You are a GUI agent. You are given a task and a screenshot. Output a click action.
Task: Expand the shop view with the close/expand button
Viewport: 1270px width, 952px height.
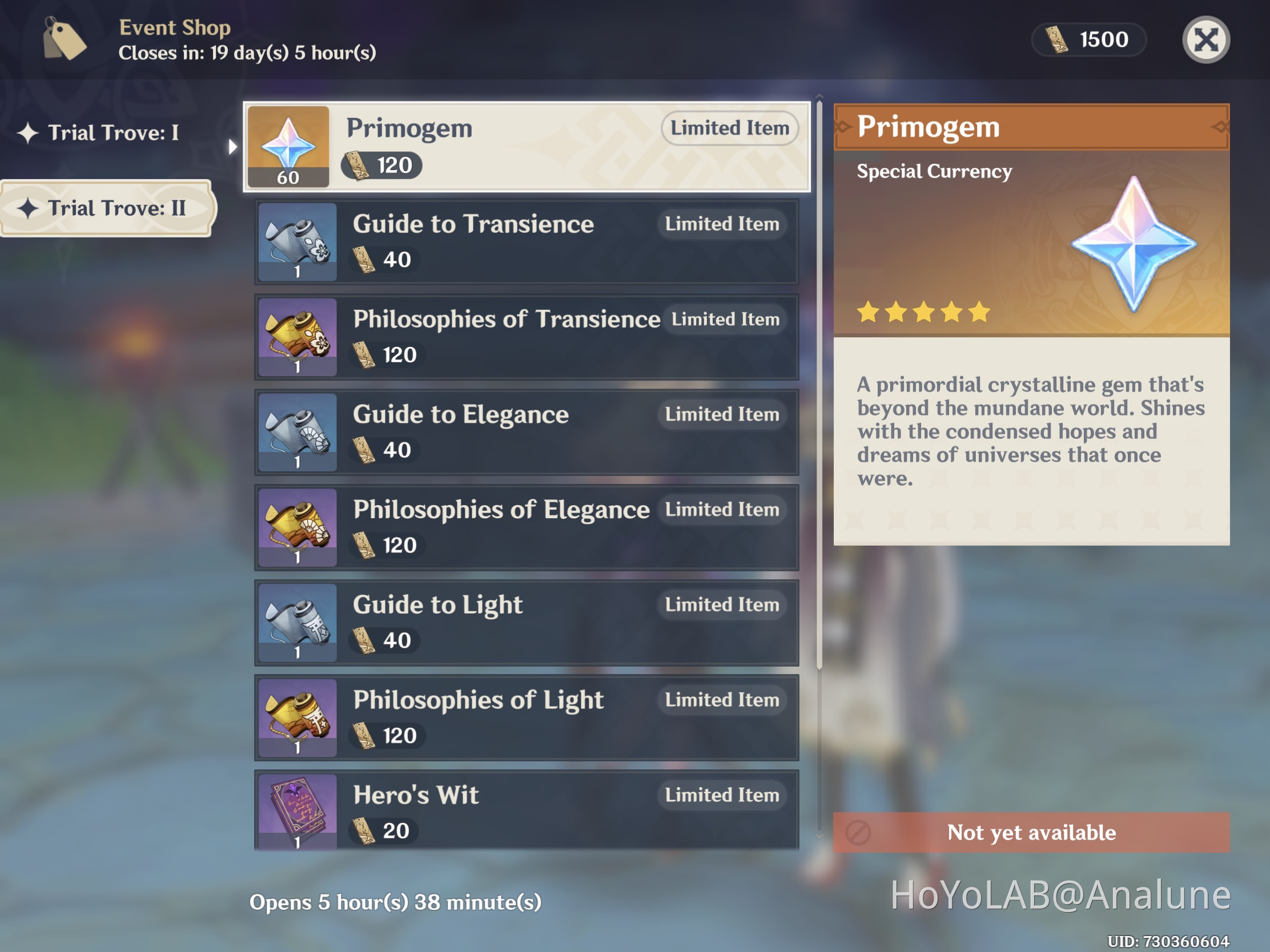pyautogui.click(x=1205, y=39)
